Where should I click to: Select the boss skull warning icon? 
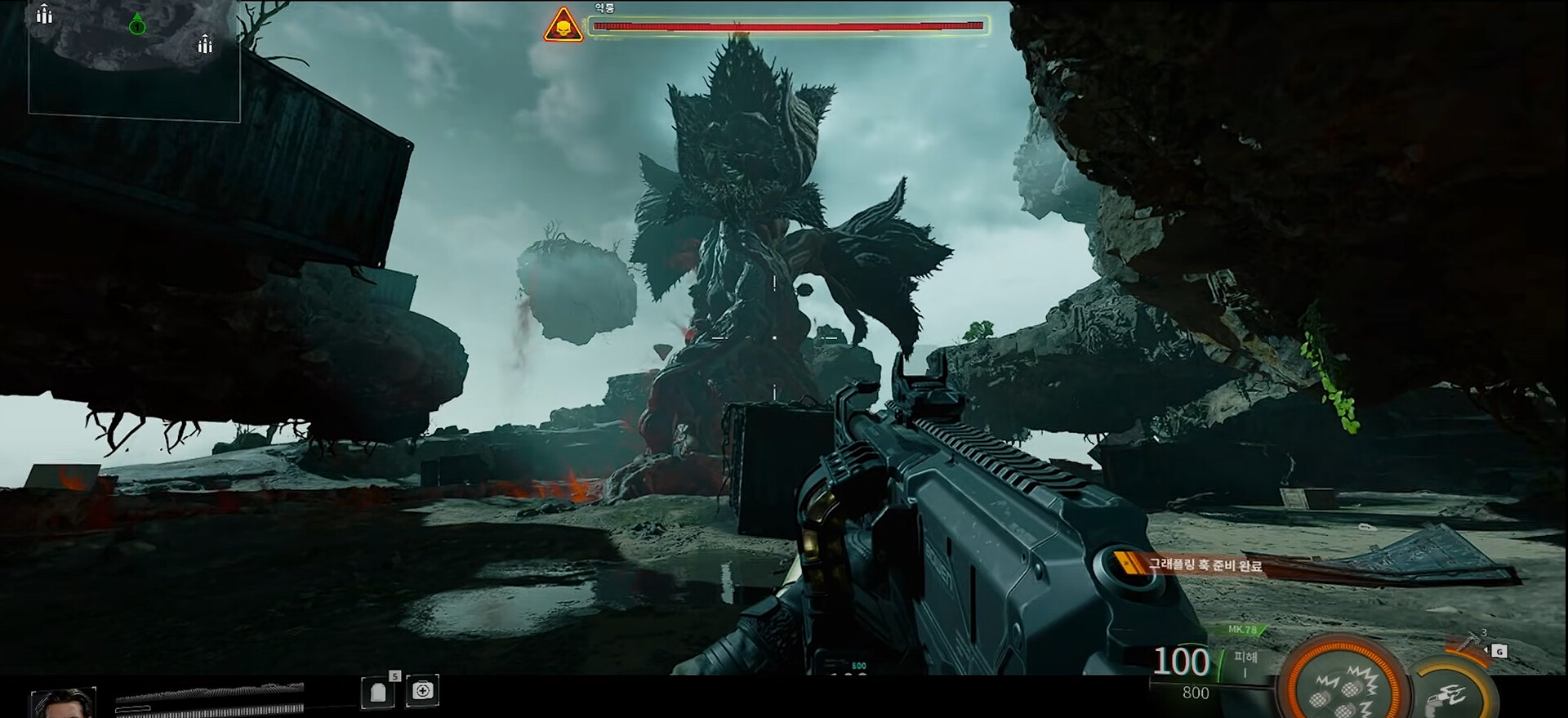coord(563,25)
